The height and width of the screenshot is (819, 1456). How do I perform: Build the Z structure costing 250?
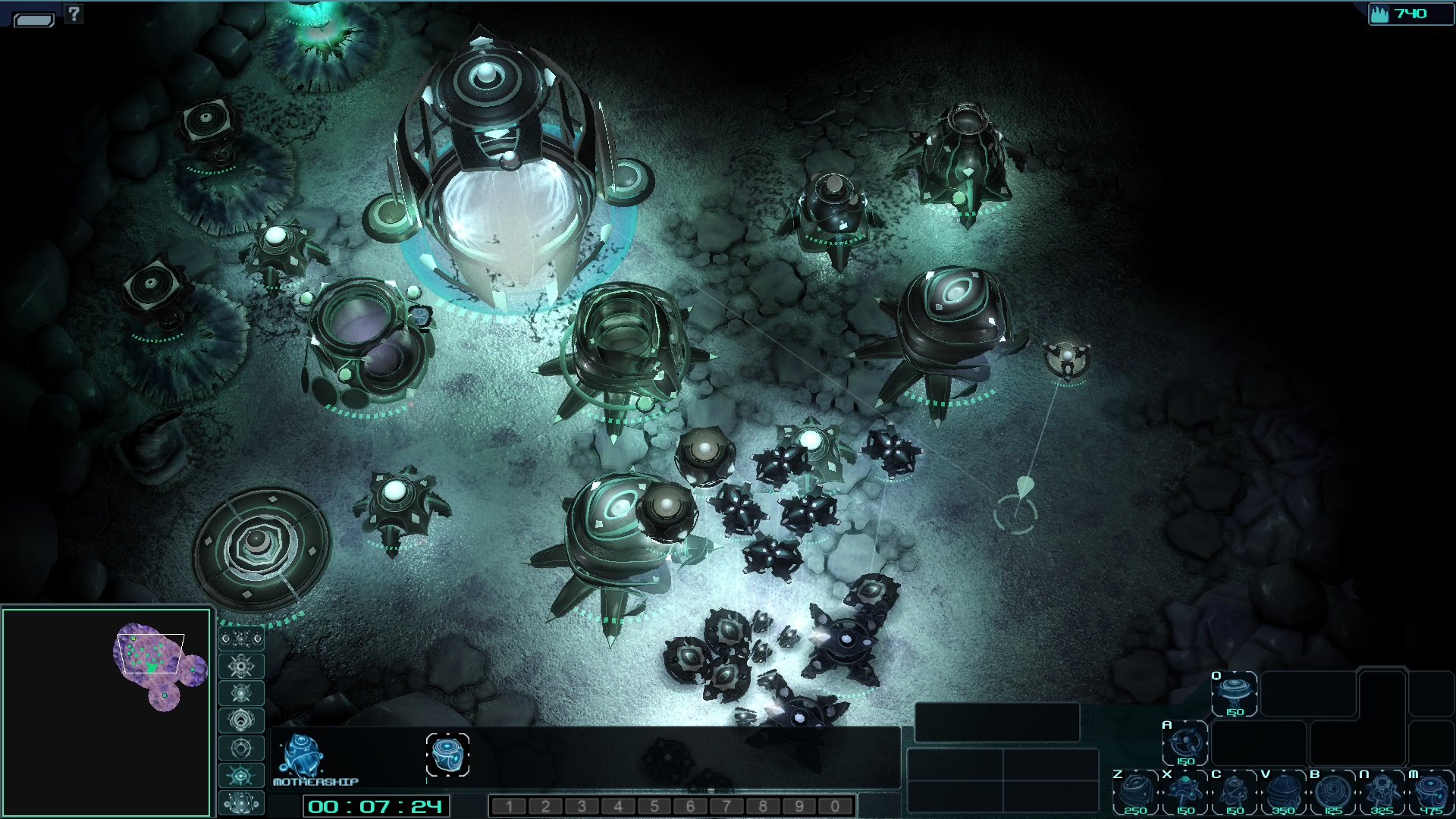click(x=1135, y=792)
